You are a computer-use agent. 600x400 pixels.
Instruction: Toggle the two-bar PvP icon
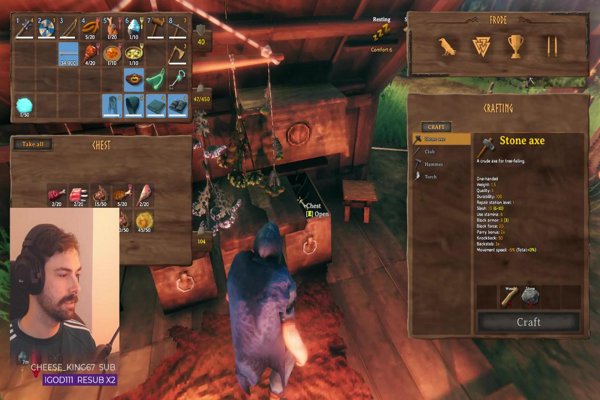[550, 46]
